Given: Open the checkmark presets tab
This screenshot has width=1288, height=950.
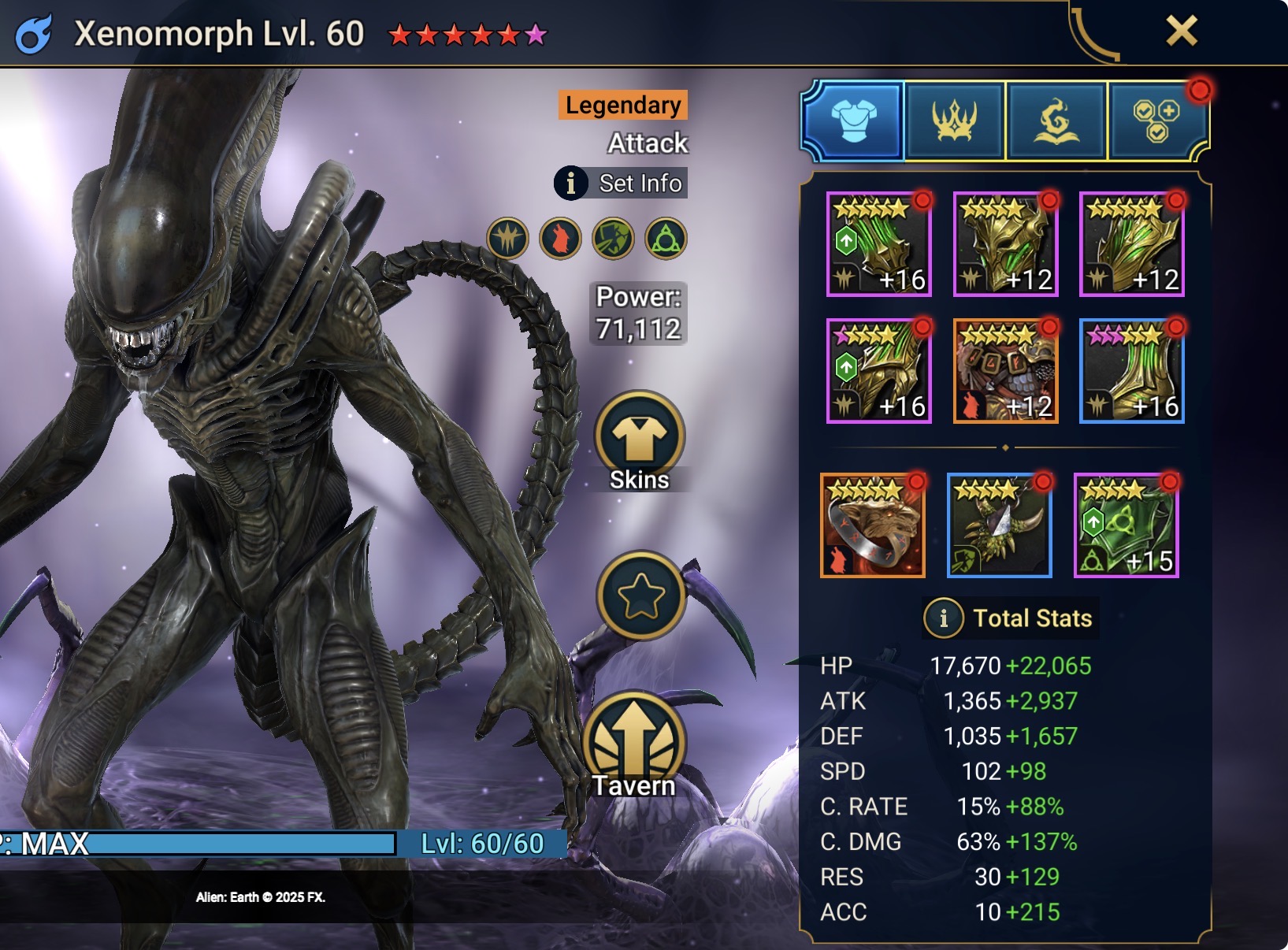Looking at the screenshot, I should [x=1156, y=121].
